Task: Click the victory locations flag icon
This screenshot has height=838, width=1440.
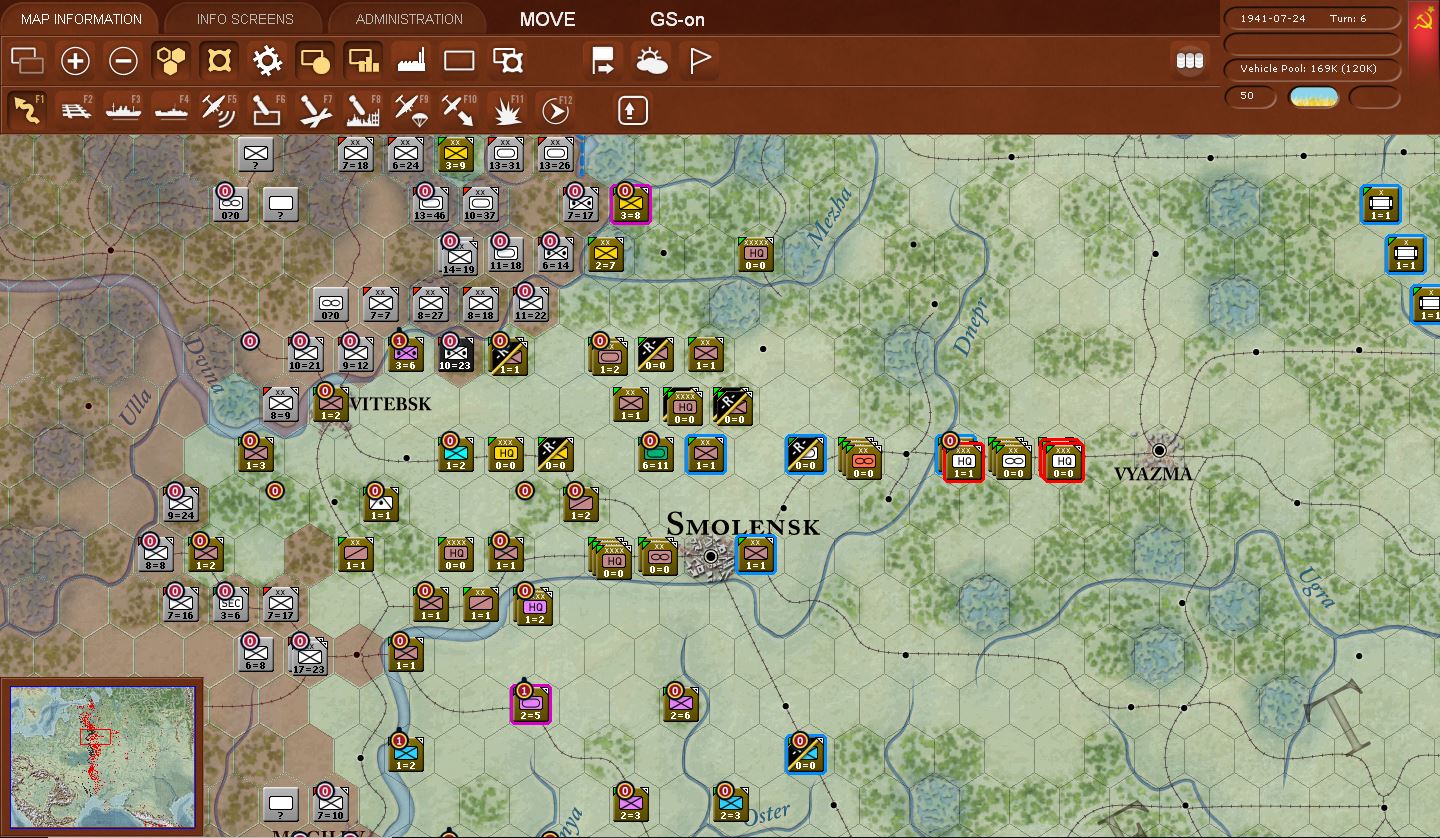Action: (698, 61)
